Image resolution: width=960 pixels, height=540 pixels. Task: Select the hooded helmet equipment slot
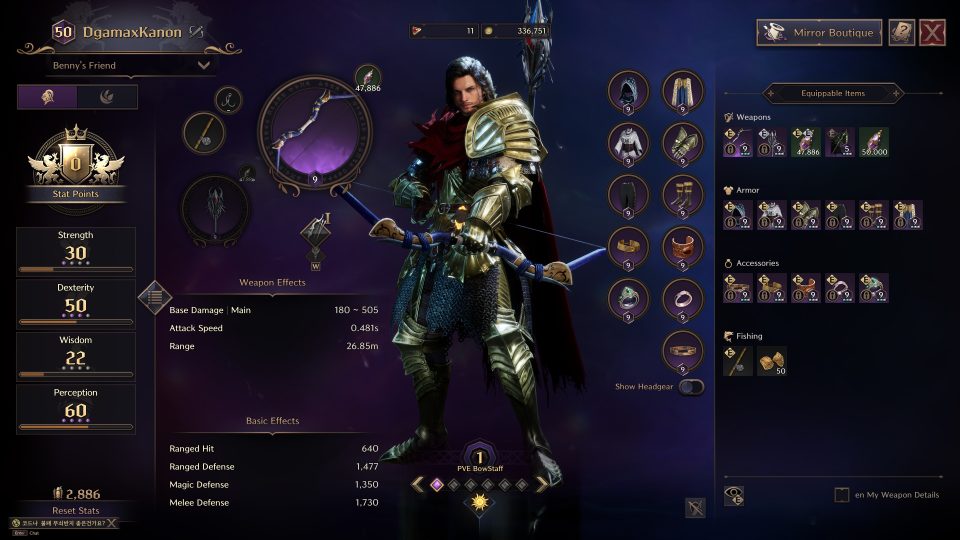[x=629, y=92]
